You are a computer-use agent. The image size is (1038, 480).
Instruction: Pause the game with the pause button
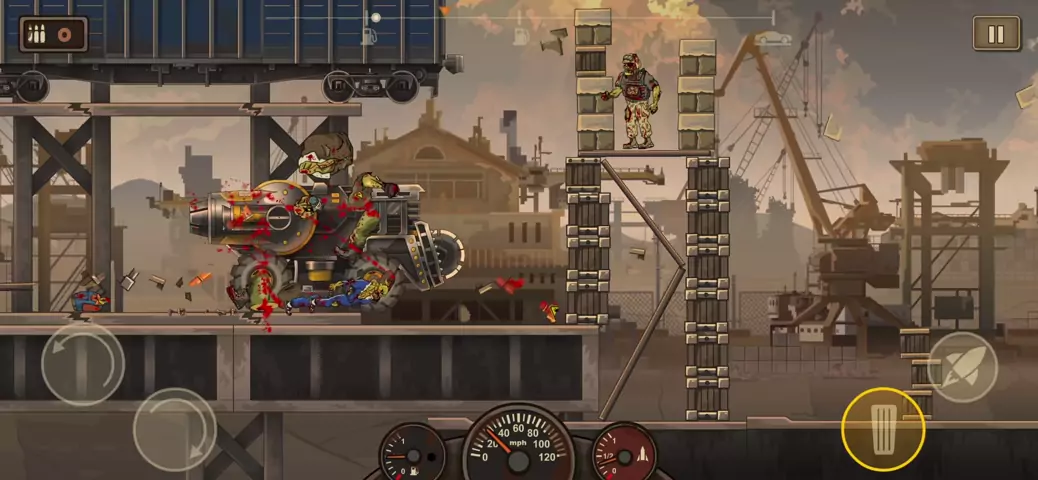coord(996,34)
